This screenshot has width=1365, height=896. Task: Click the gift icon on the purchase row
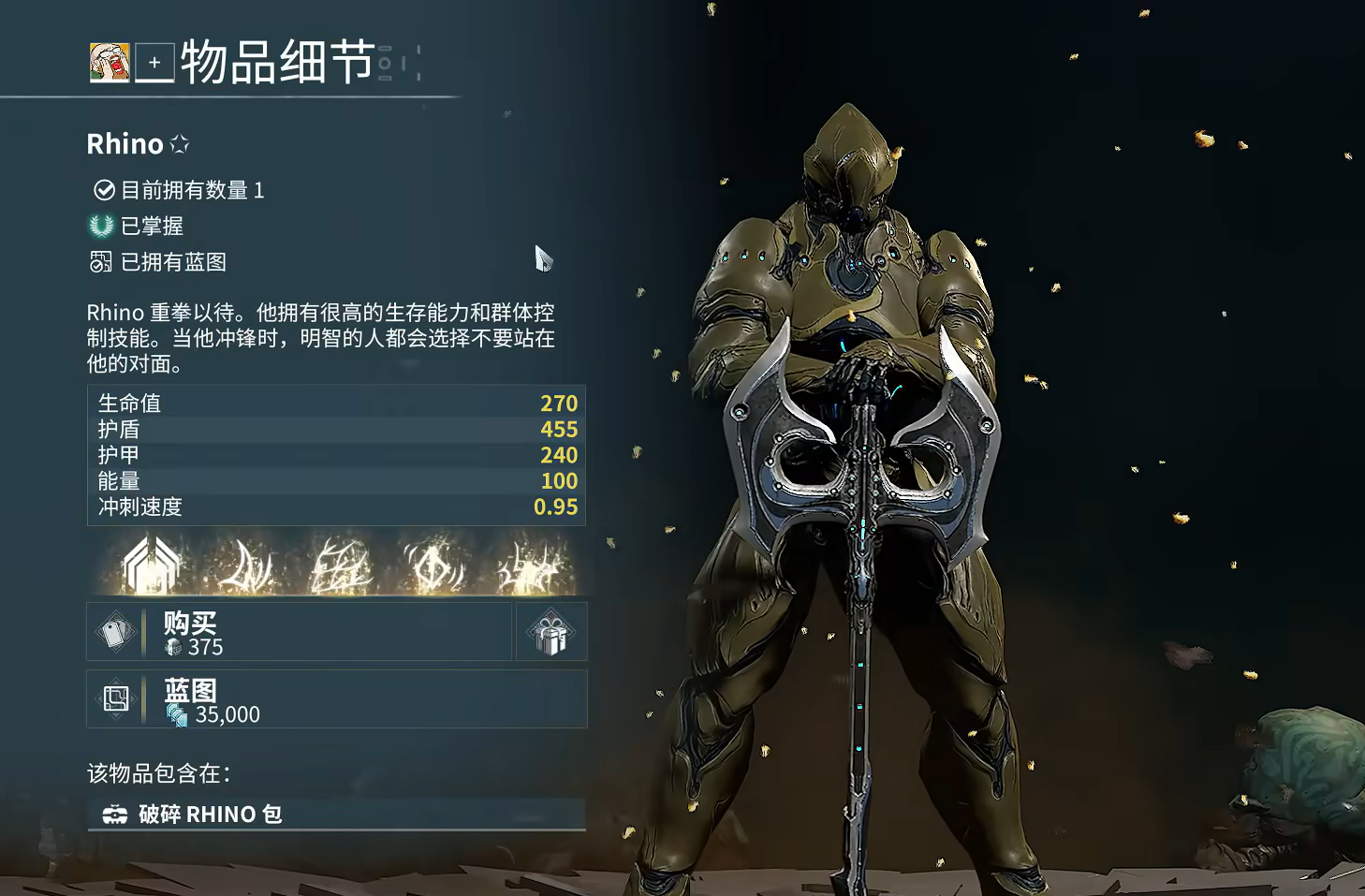pyautogui.click(x=550, y=632)
